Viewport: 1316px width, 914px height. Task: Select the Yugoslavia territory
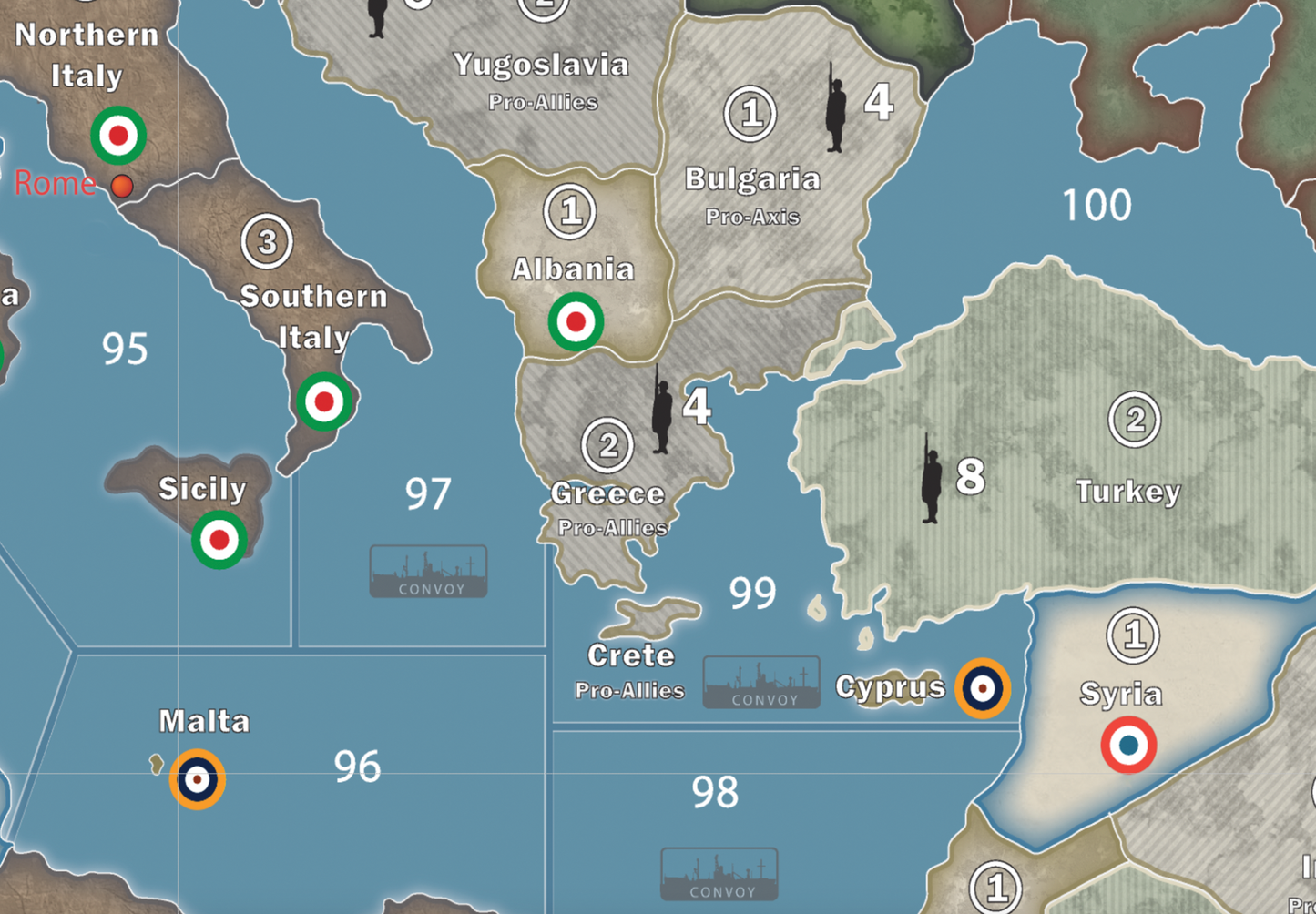(541, 65)
